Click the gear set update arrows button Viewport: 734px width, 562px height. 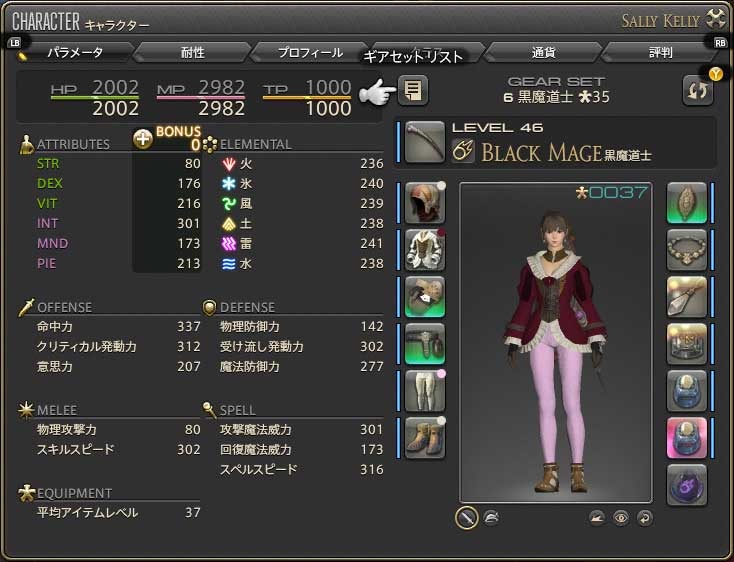(x=697, y=90)
